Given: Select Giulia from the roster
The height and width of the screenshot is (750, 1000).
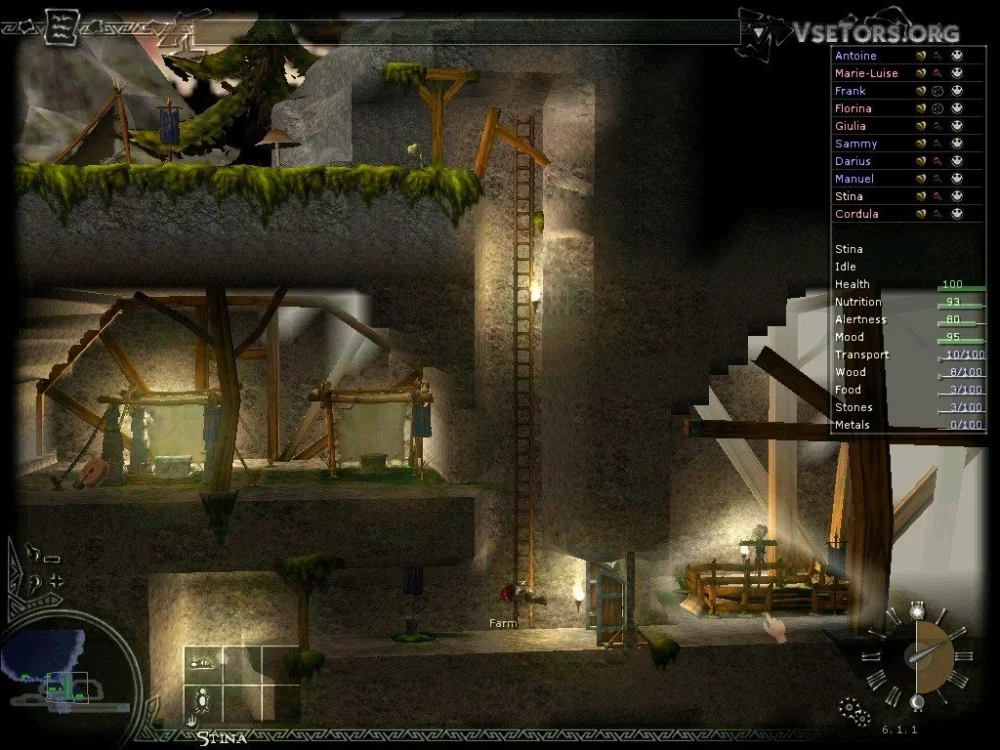Looking at the screenshot, I should coord(850,126).
